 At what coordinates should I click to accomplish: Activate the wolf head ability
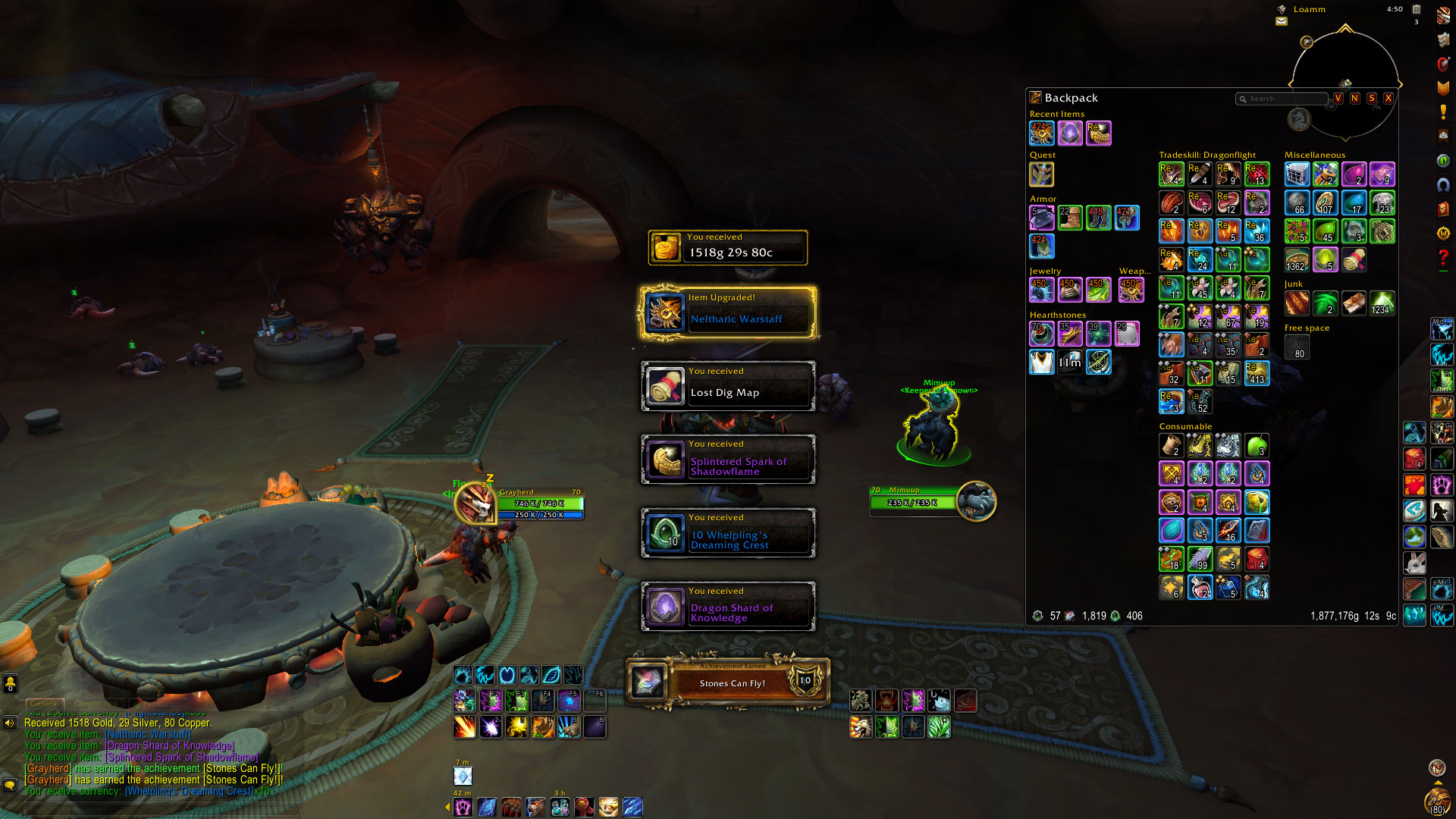click(x=860, y=727)
